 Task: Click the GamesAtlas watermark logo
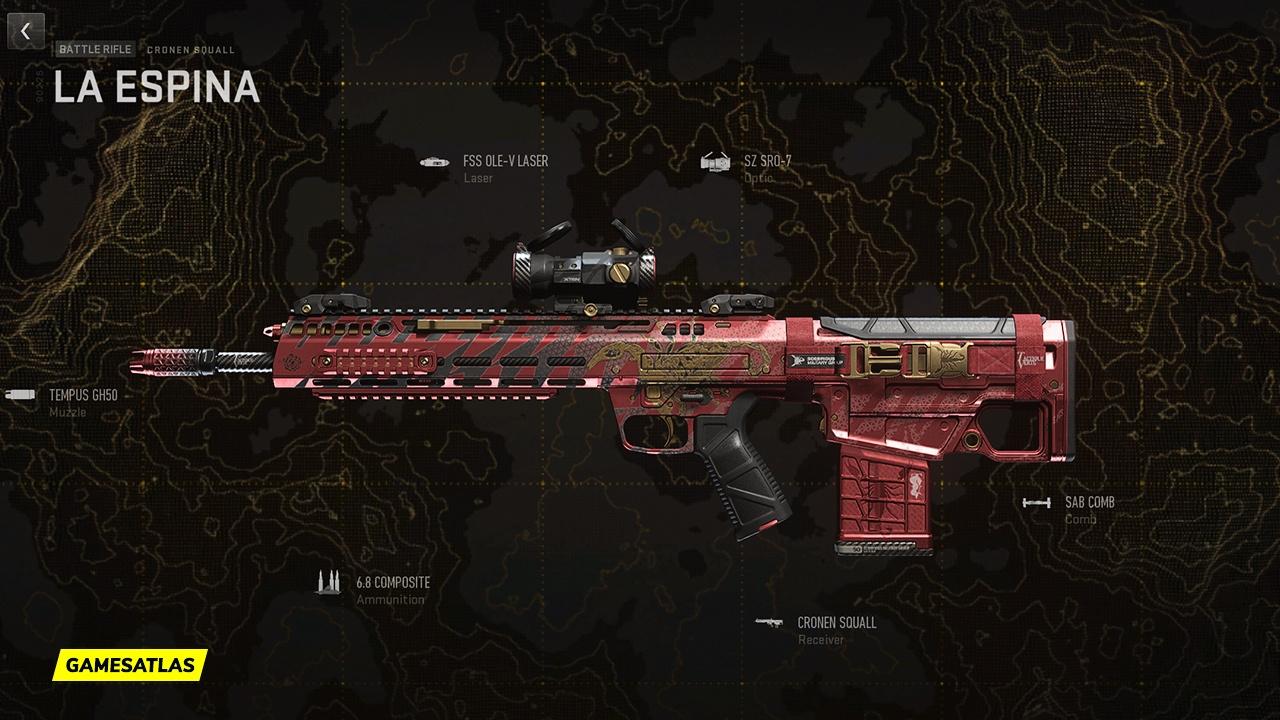[130, 664]
